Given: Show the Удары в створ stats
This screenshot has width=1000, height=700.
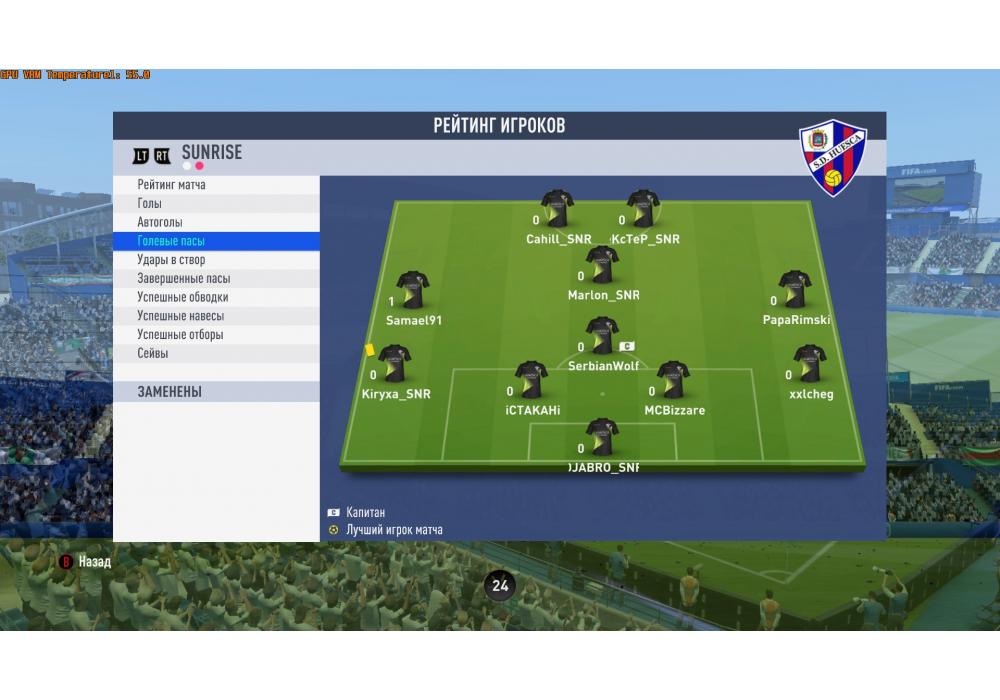Looking at the screenshot, I should (171, 260).
